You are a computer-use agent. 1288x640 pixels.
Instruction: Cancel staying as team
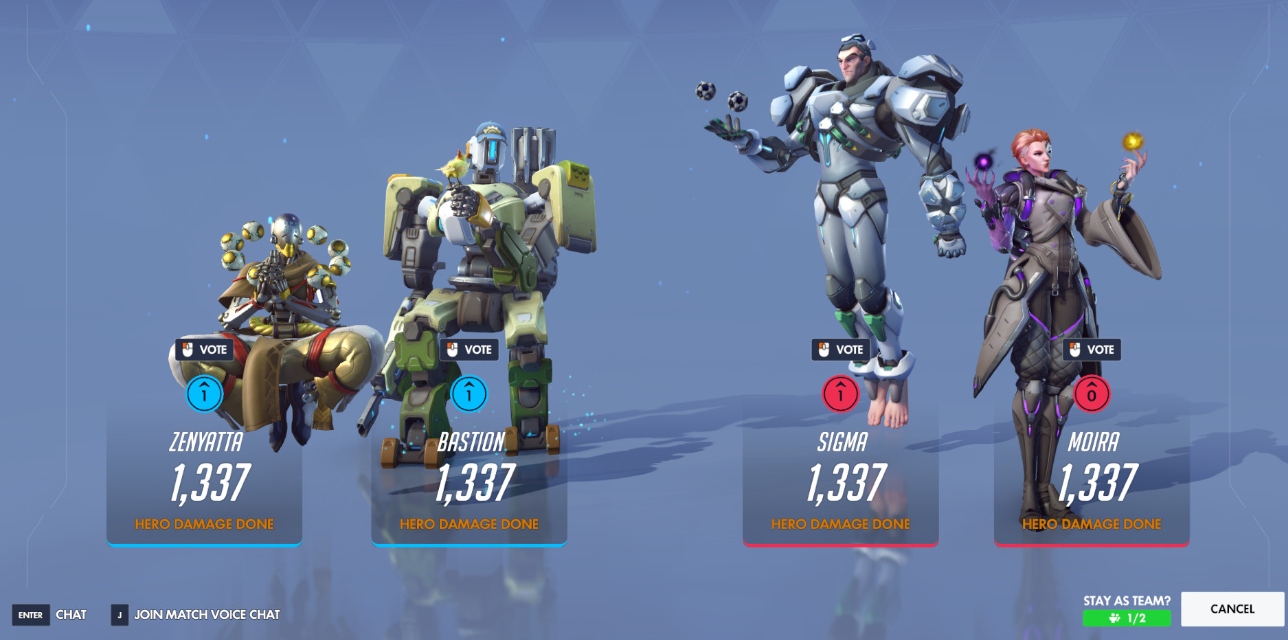(x=1232, y=609)
